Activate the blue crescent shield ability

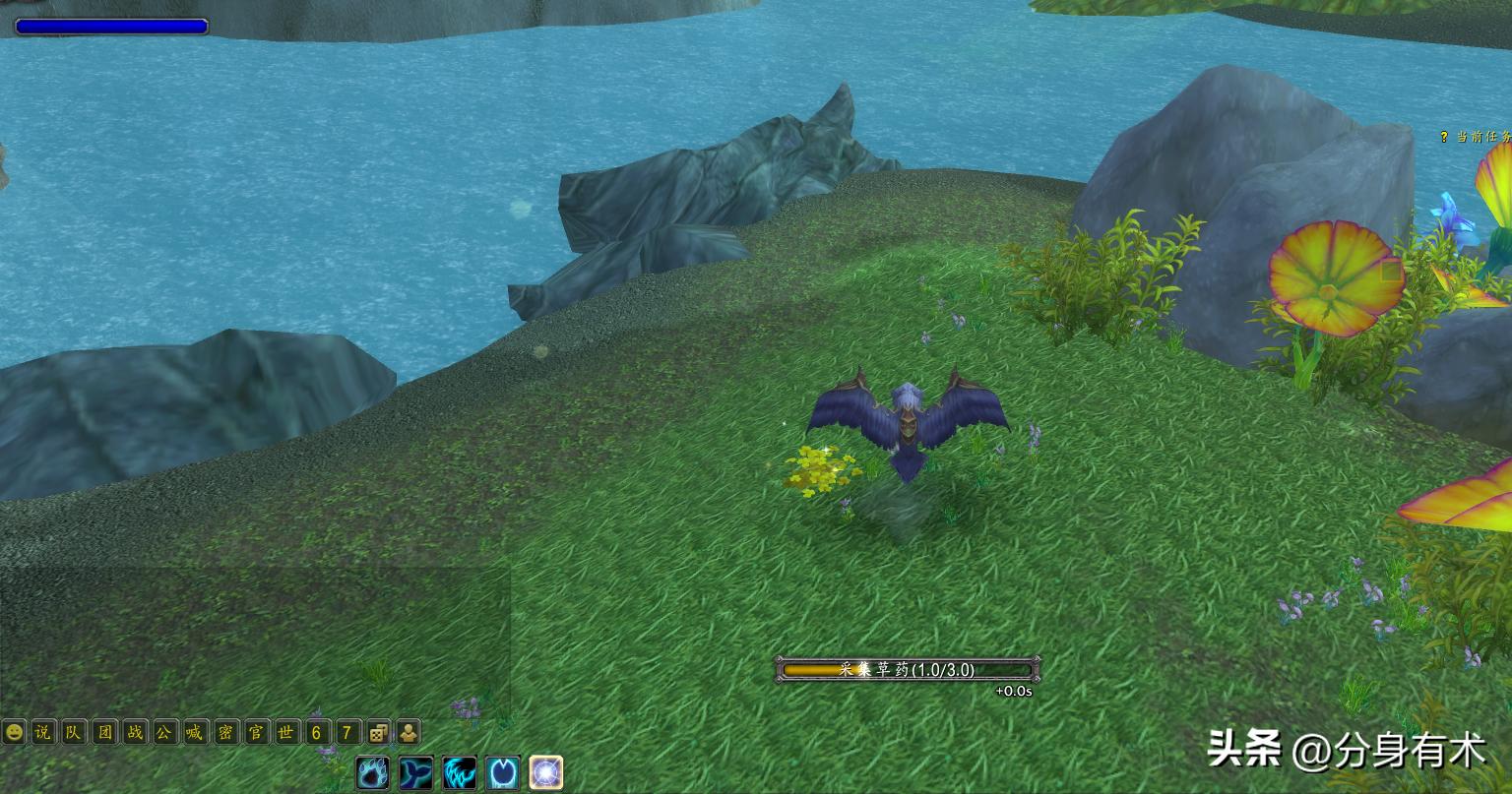503,772
